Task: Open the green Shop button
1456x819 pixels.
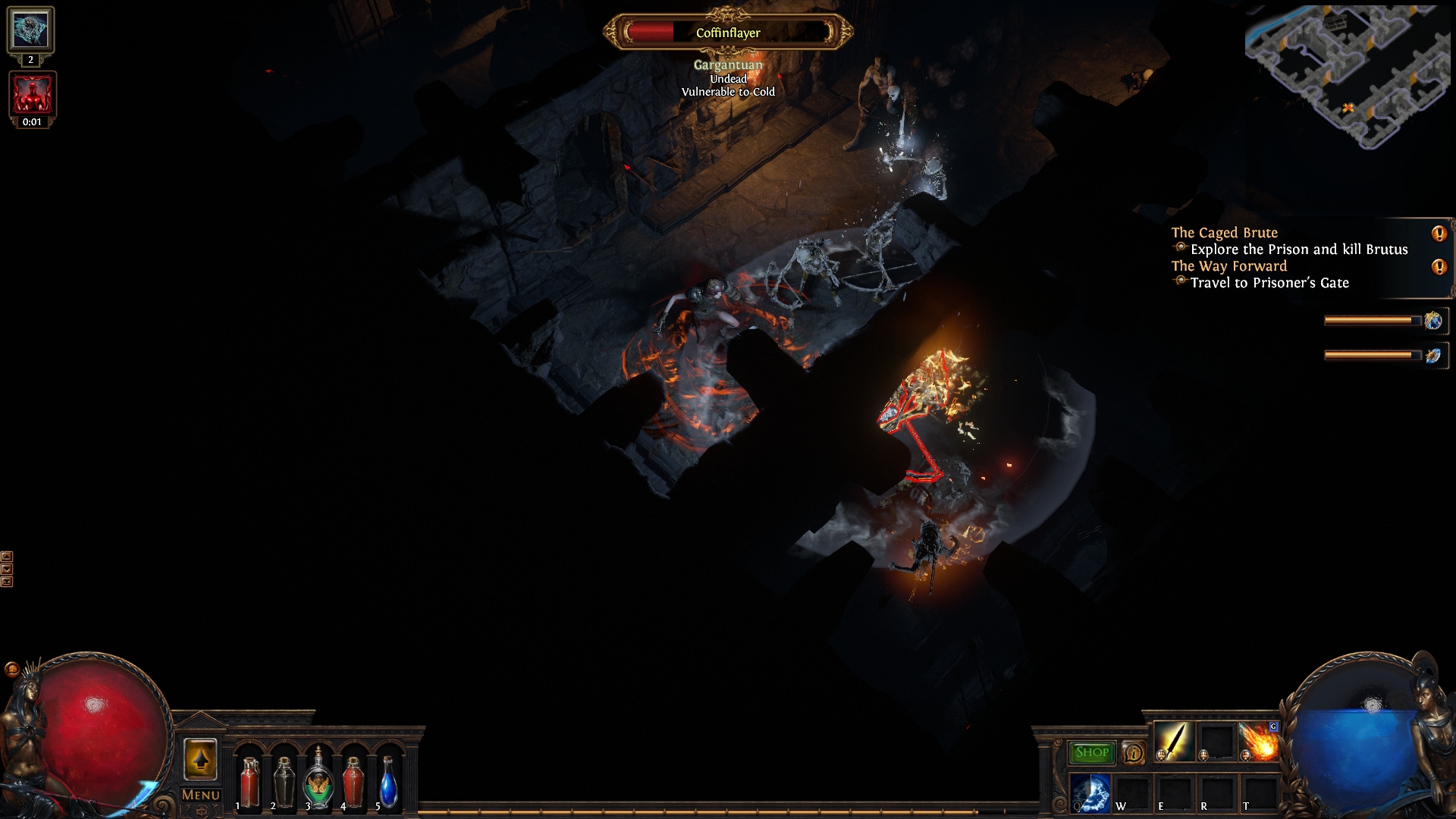Action: click(1092, 752)
